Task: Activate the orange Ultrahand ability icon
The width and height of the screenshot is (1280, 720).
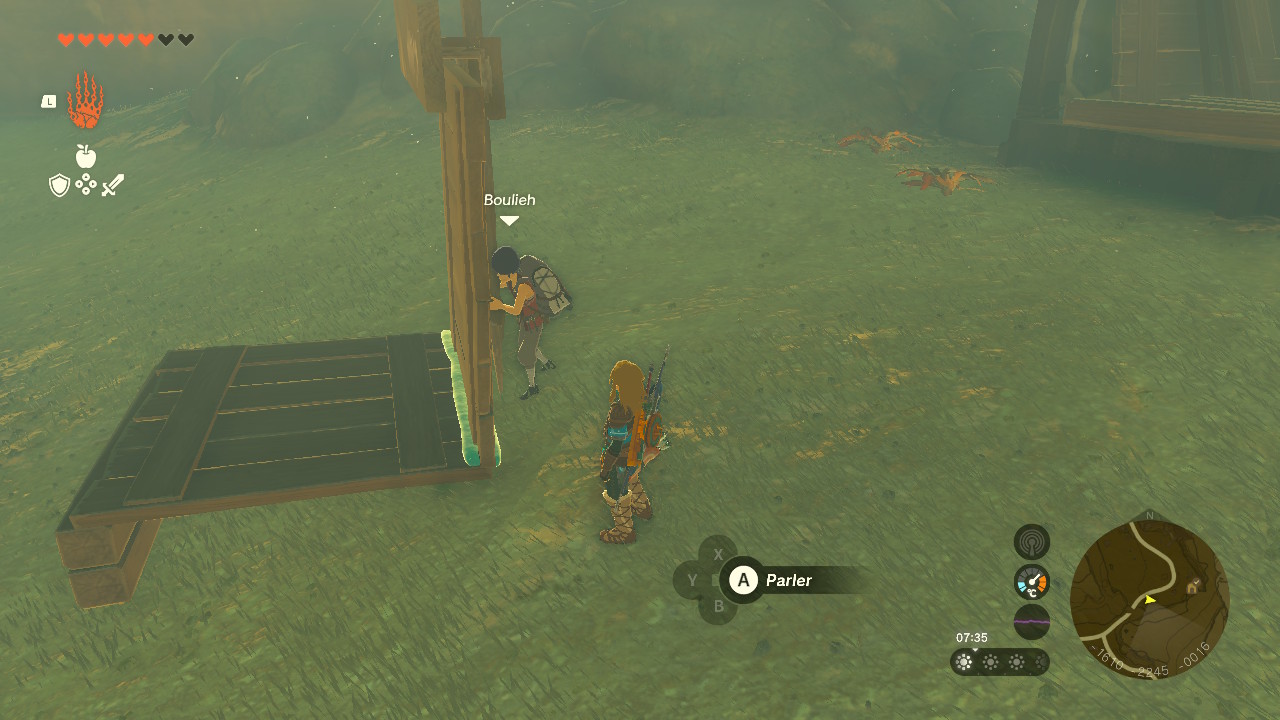Action: (x=85, y=101)
